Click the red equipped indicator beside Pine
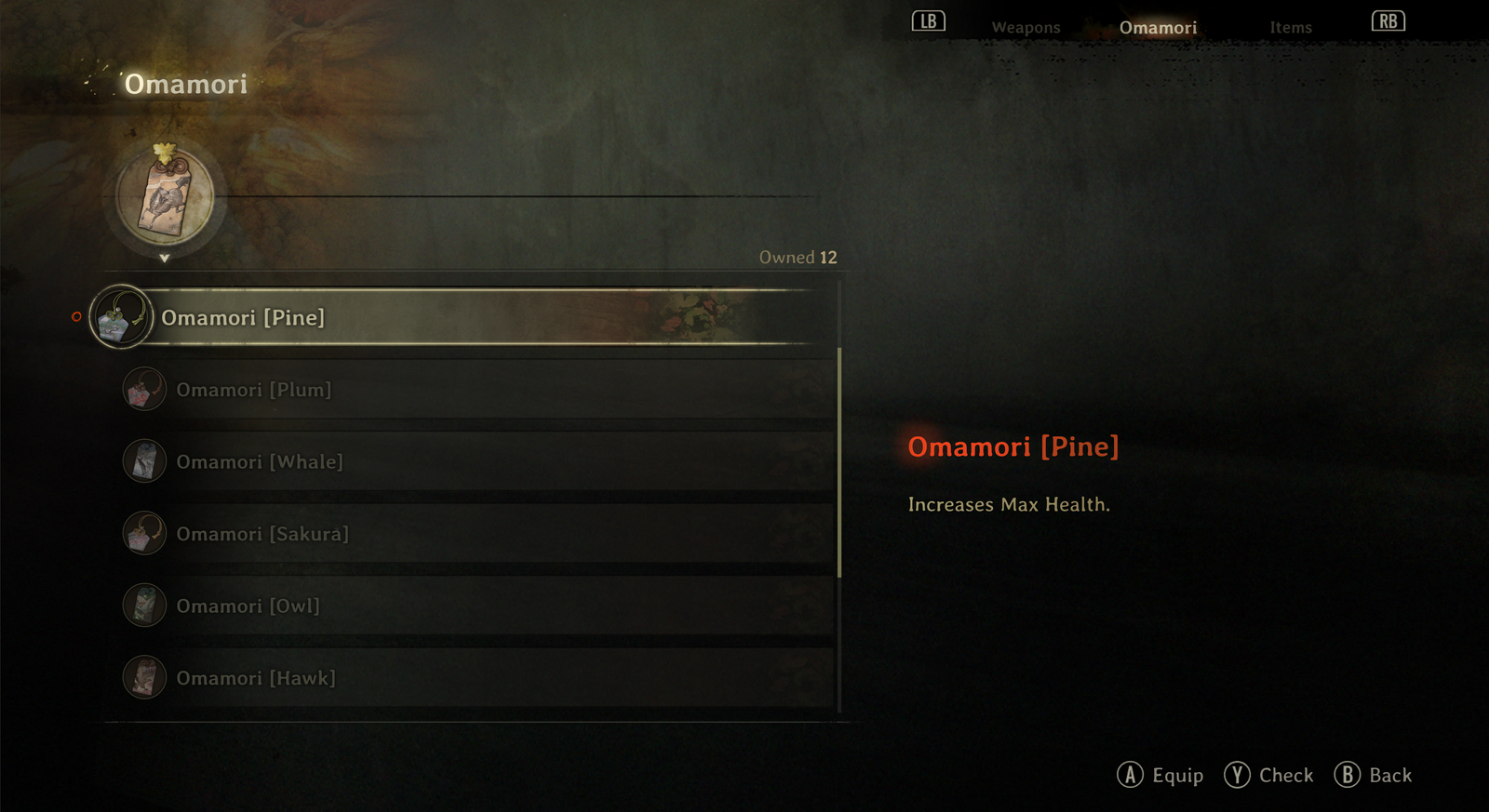This screenshot has width=1489, height=812. tap(75, 317)
